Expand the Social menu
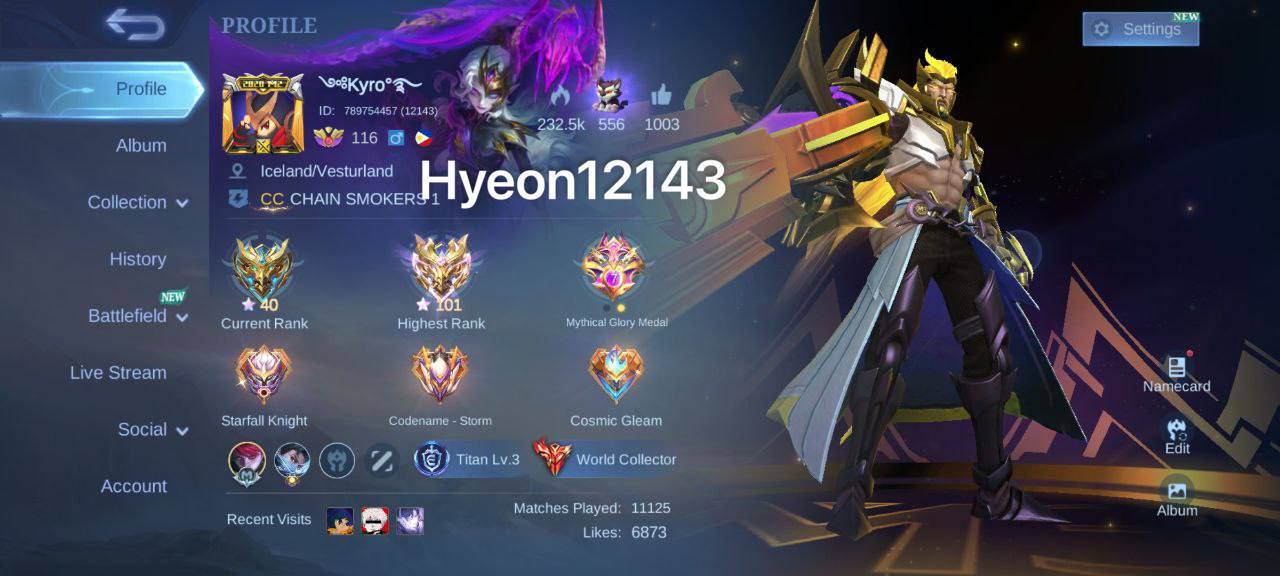 152,429
